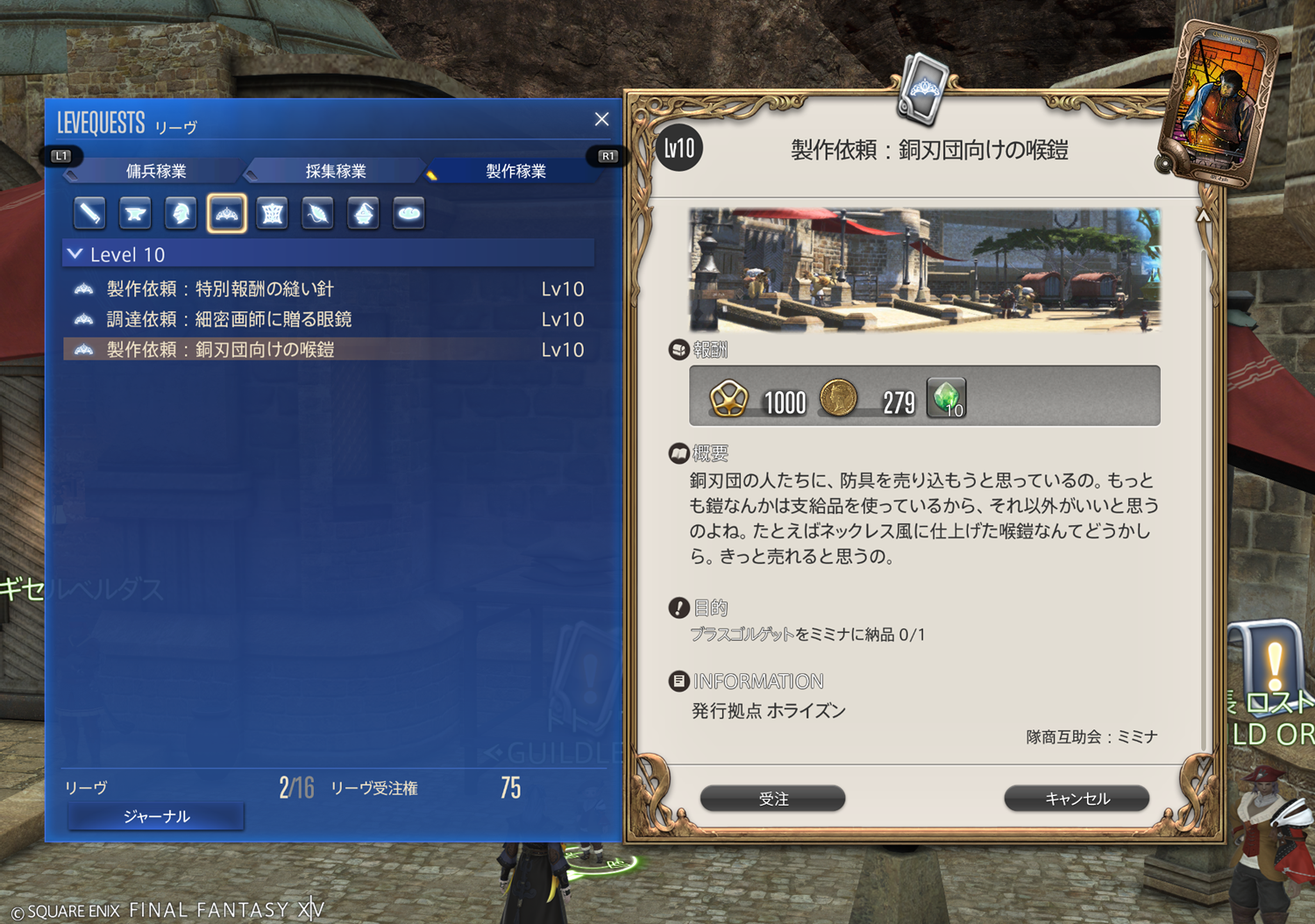Screen dimensions: 1315x924
Task: Open the 採集稼業 tab
Action: point(336,171)
